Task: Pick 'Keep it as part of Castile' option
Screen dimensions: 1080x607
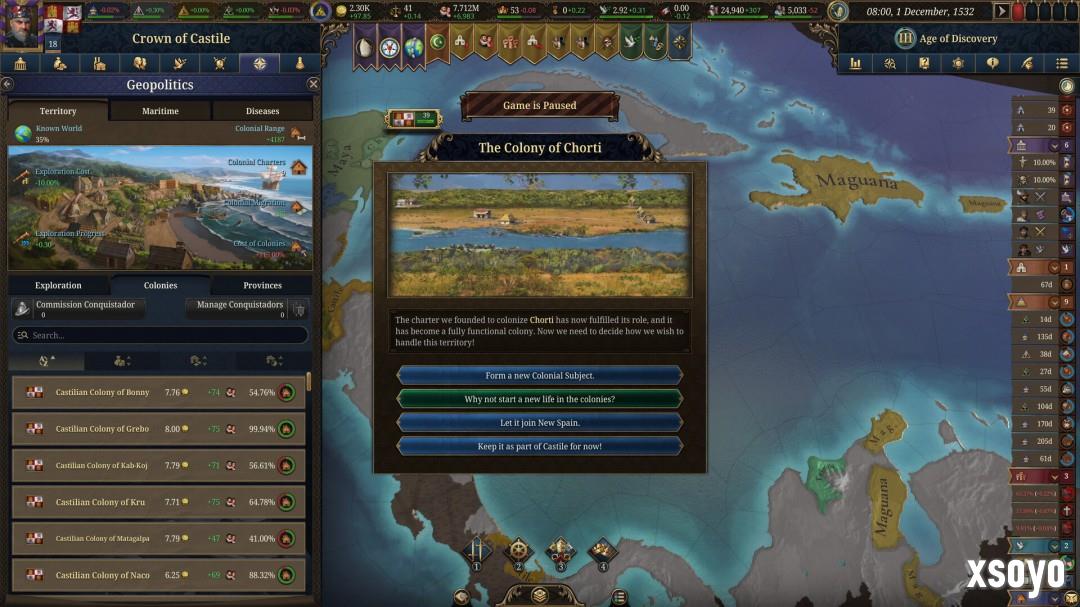Action: coord(540,446)
